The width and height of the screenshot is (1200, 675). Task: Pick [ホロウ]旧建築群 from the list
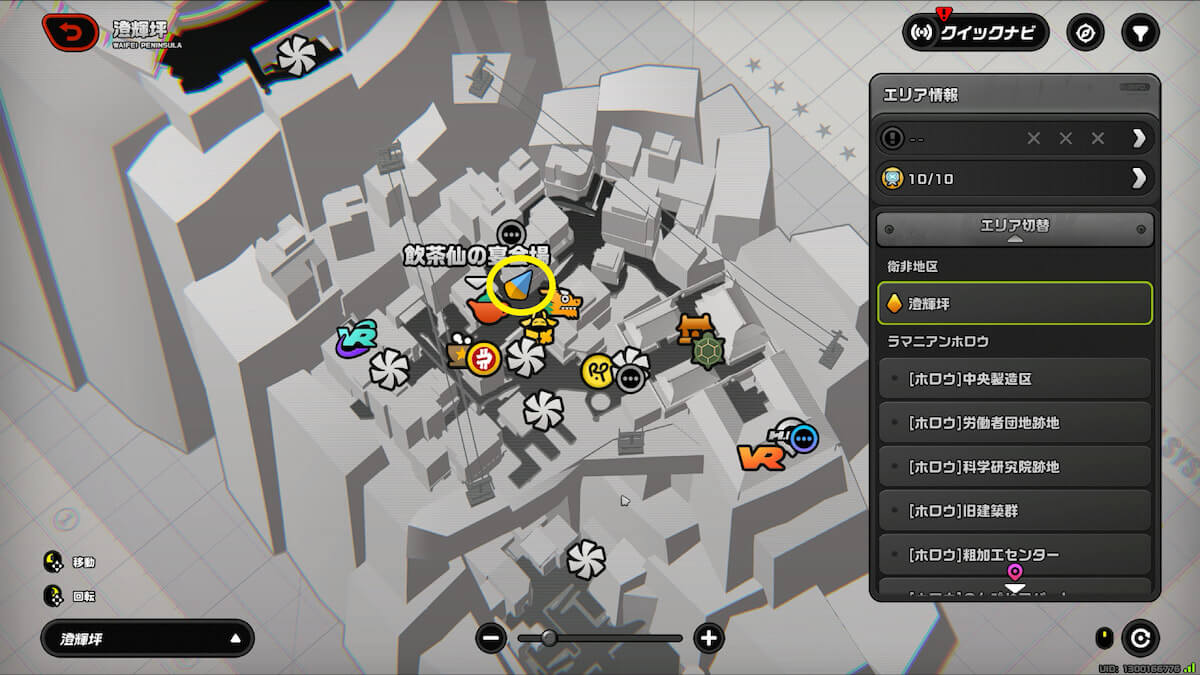coord(1014,511)
